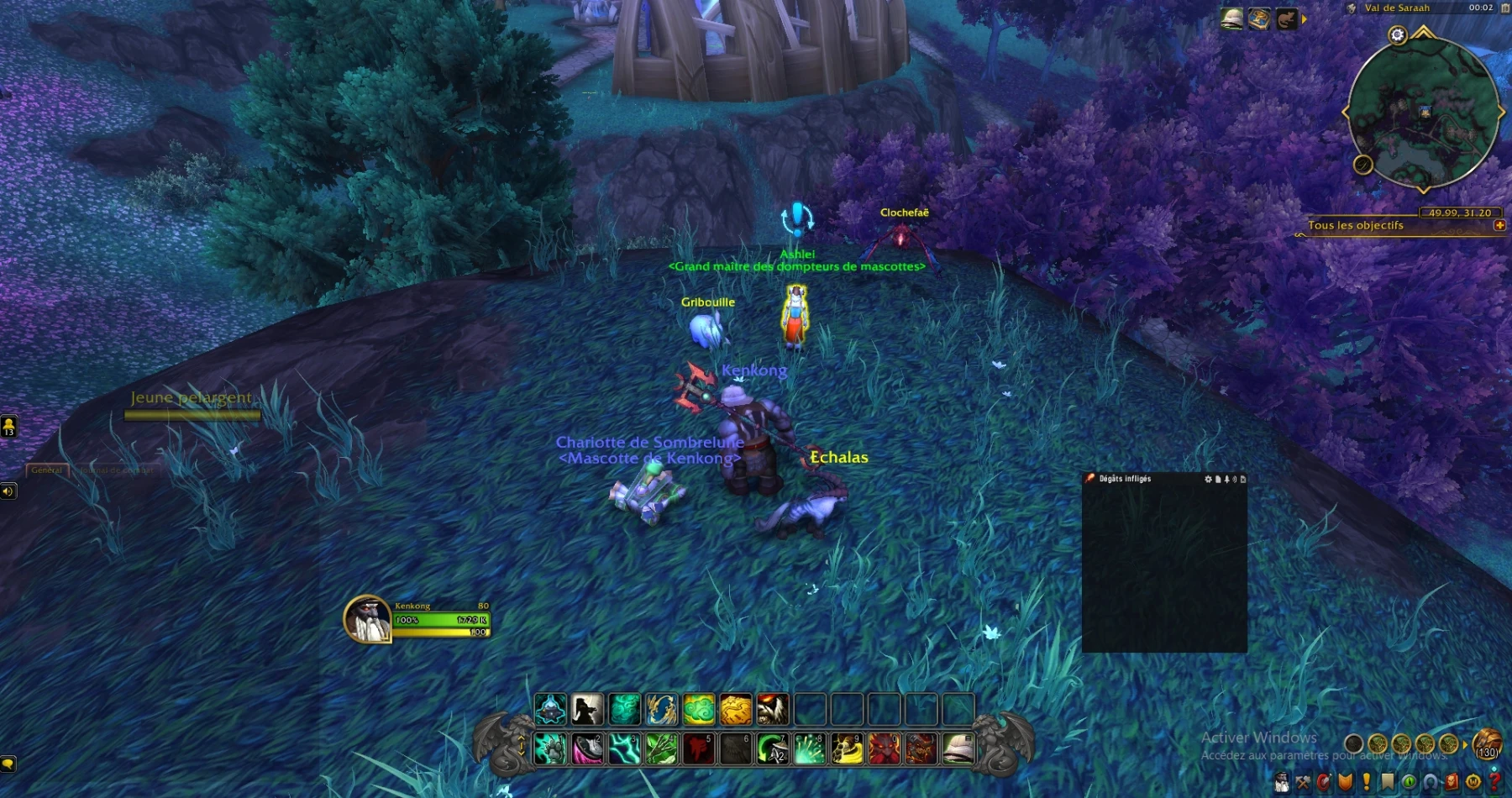The image size is (1512, 798).
Task: Open the calendar button beside the clock
Action: click(1504, 8)
